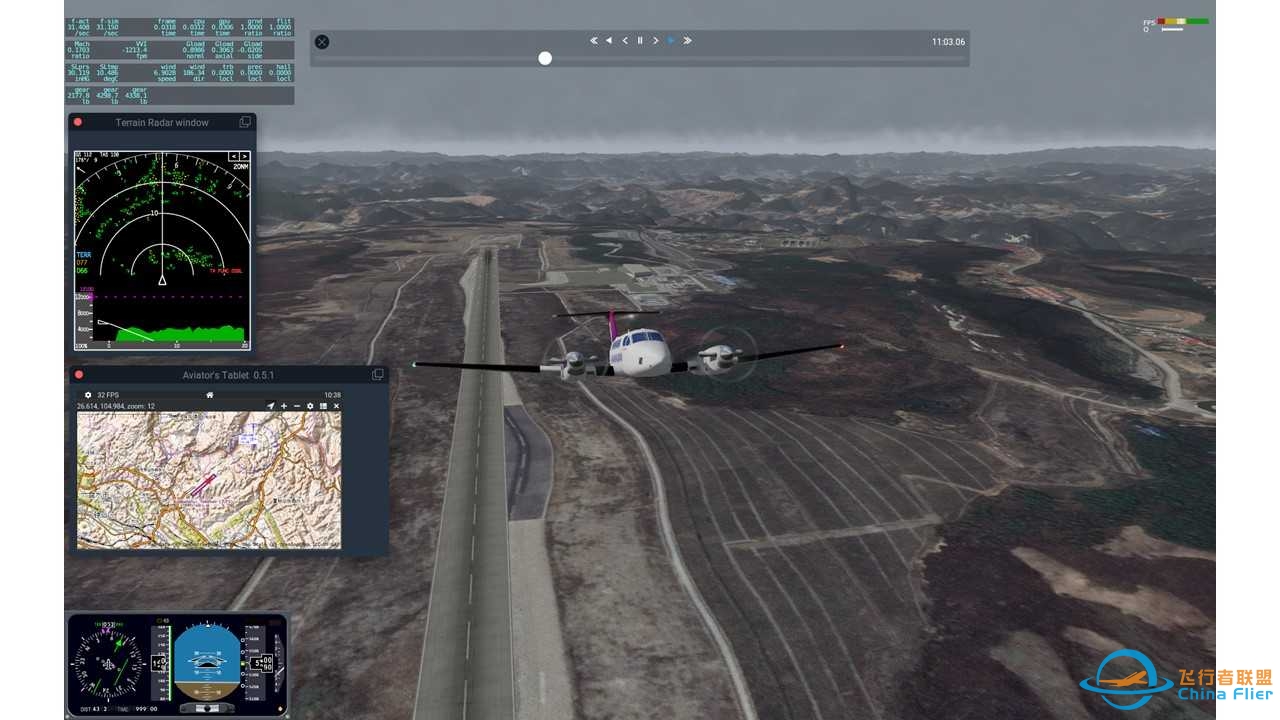
Task: Zoom in on the tablet map
Action: pyautogui.click(x=284, y=406)
